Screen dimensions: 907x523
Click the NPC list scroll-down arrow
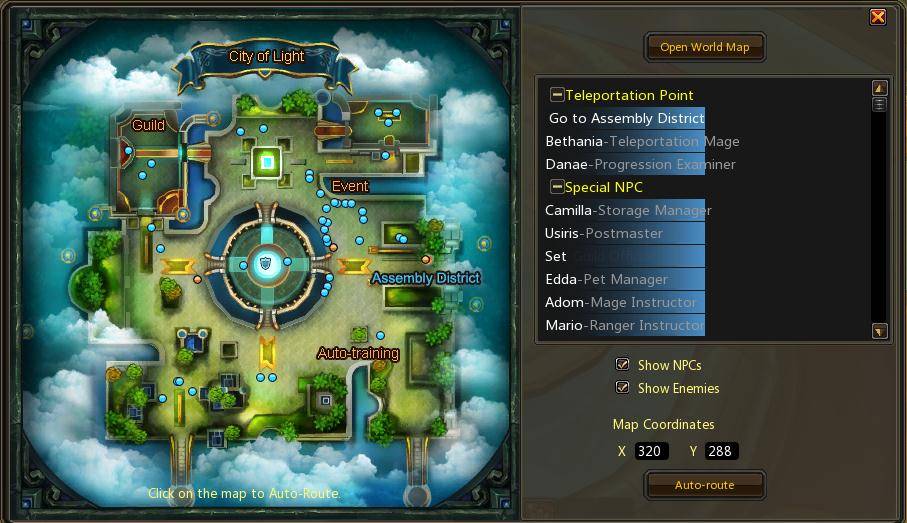tap(879, 331)
